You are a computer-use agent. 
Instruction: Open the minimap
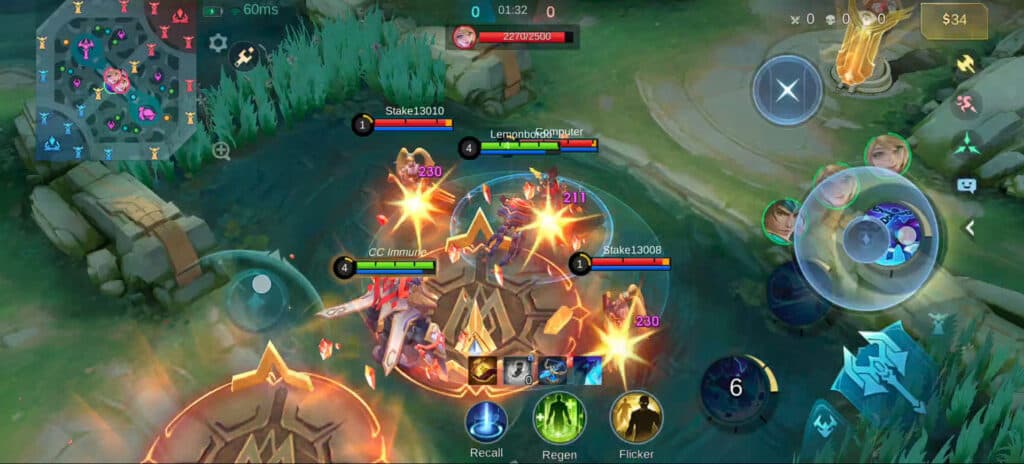(116, 80)
